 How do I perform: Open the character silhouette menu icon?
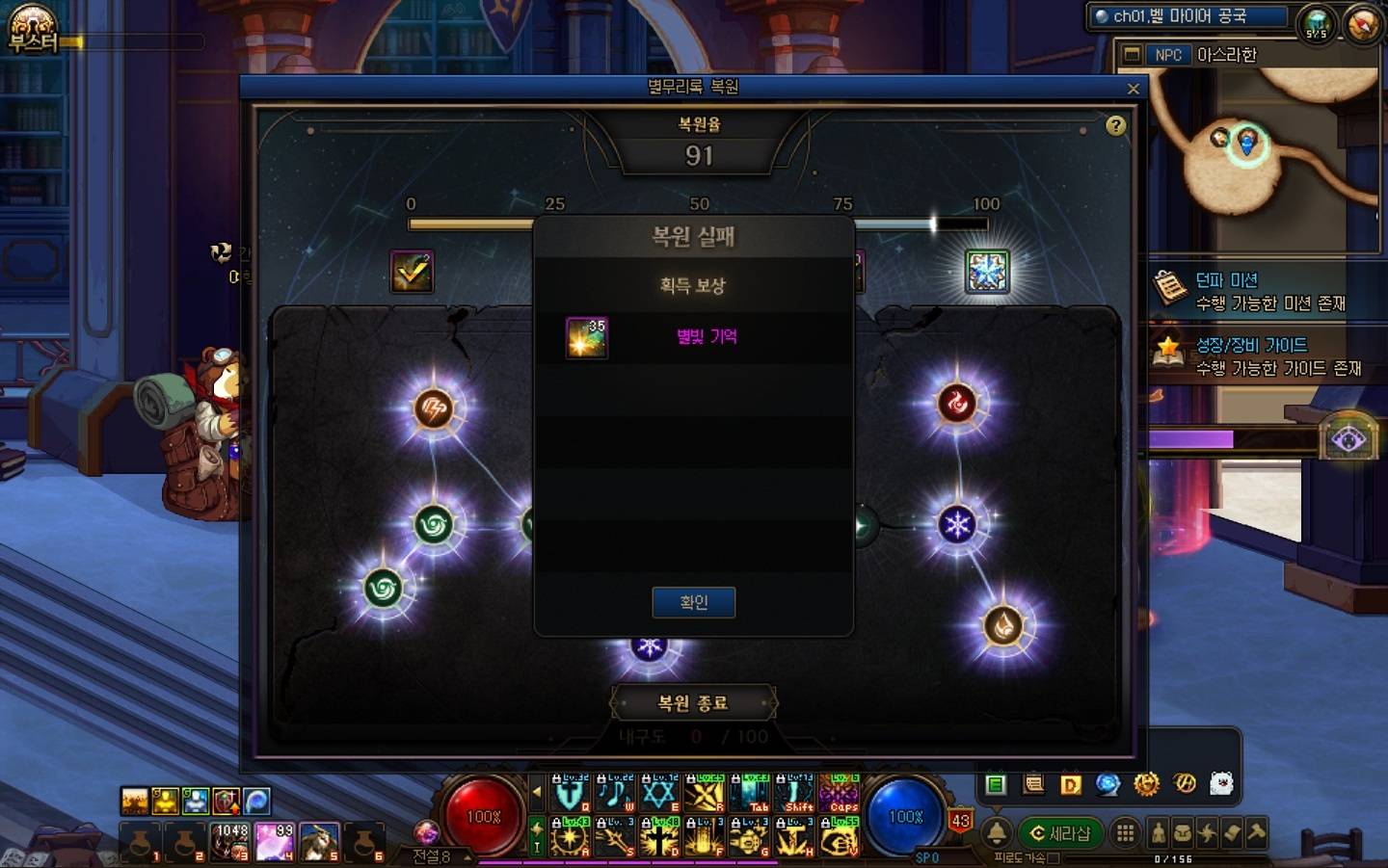tap(1159, 833)
